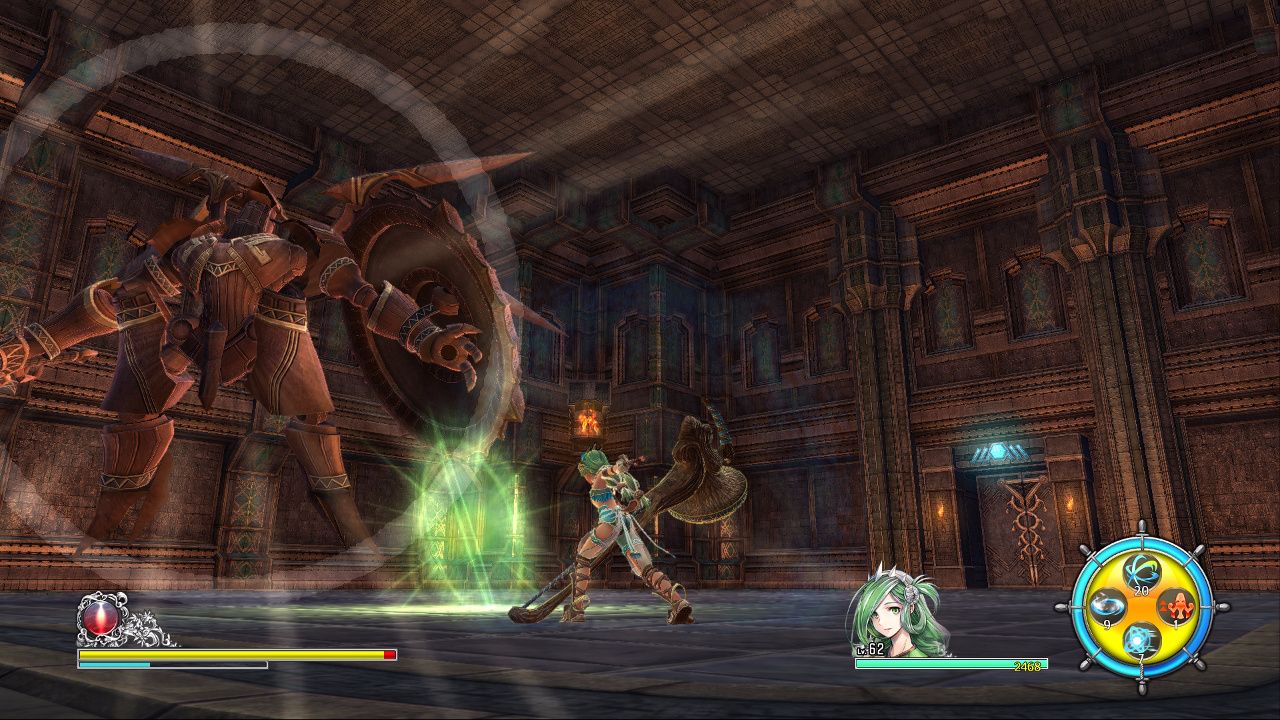
Task: Click the red eye boss emblem
Action: [101, 618]
